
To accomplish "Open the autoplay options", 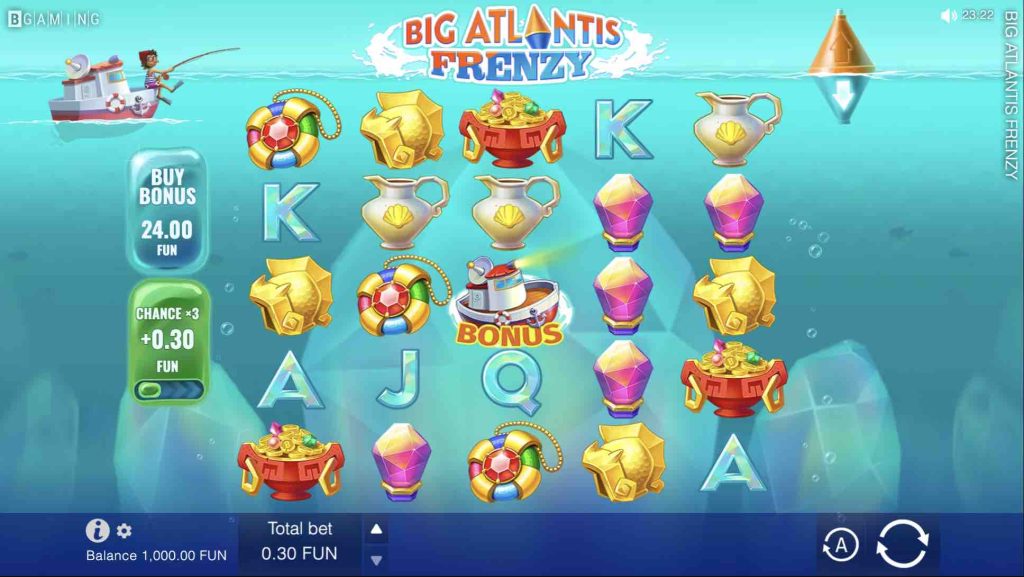I will coord(841,545).
